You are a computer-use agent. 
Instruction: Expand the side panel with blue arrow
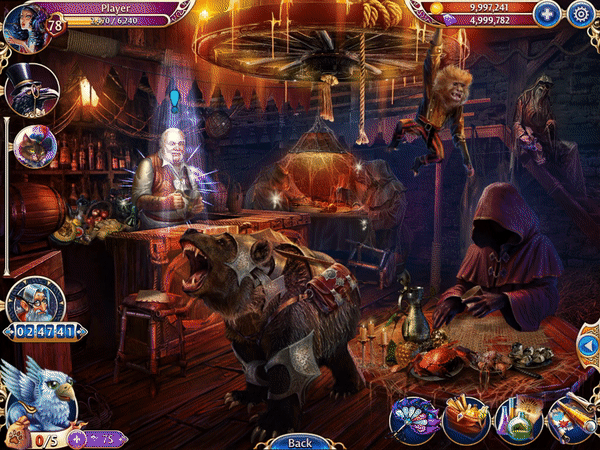(x=588, y=348)
